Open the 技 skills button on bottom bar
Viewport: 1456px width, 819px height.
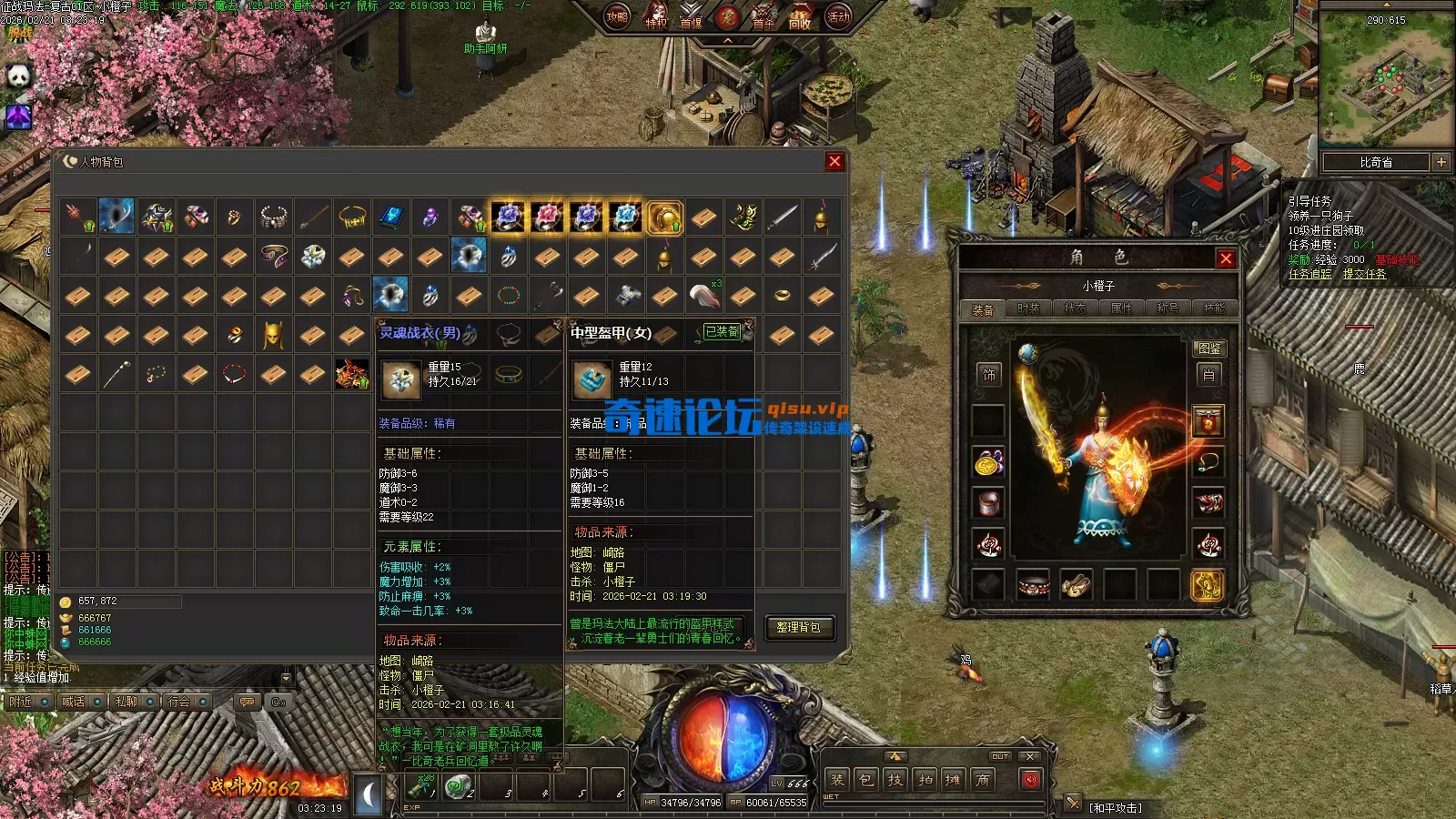[x=895, y=780]
